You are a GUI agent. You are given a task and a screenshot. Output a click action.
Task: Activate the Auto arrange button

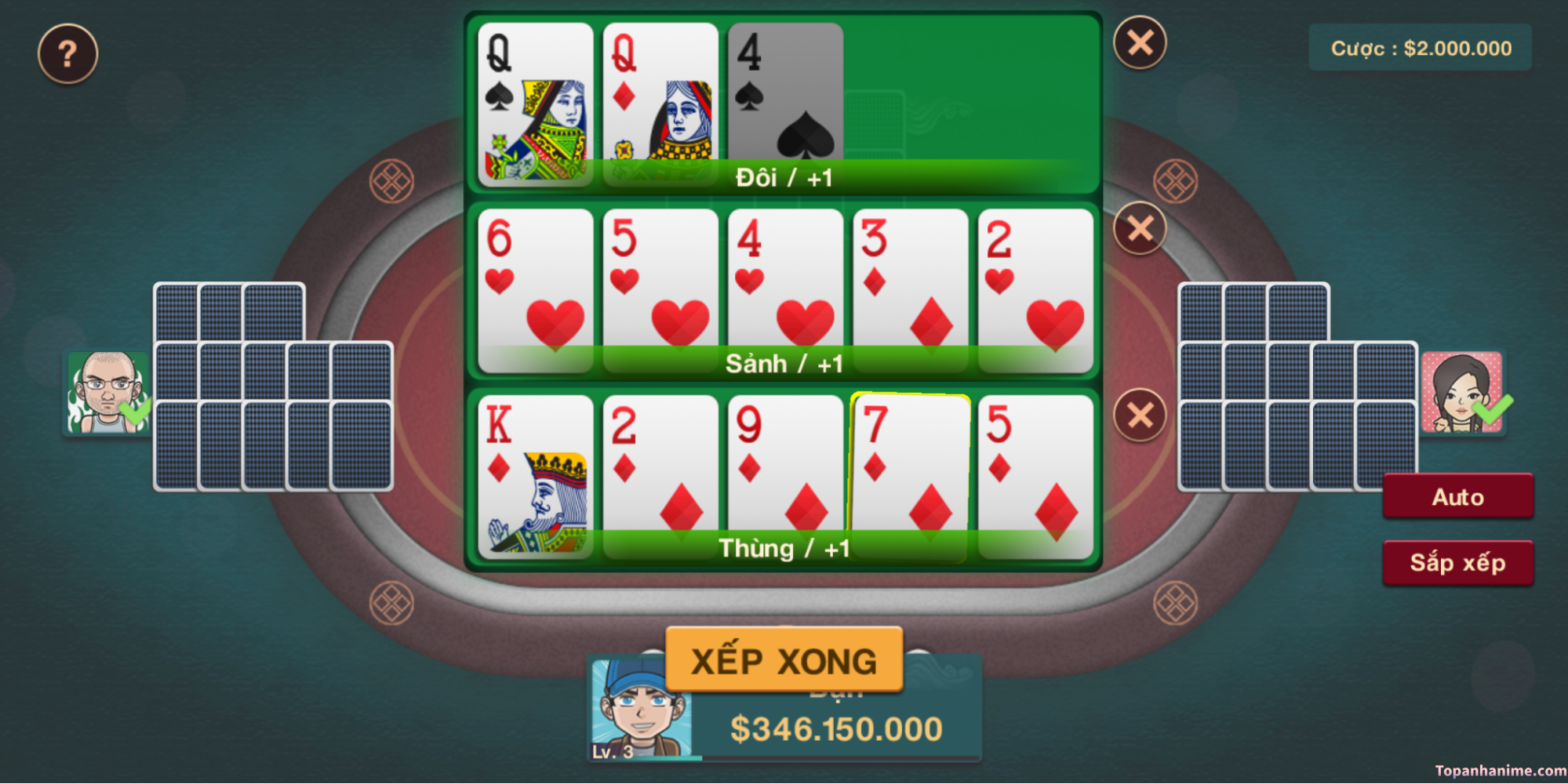[1457, 496]
